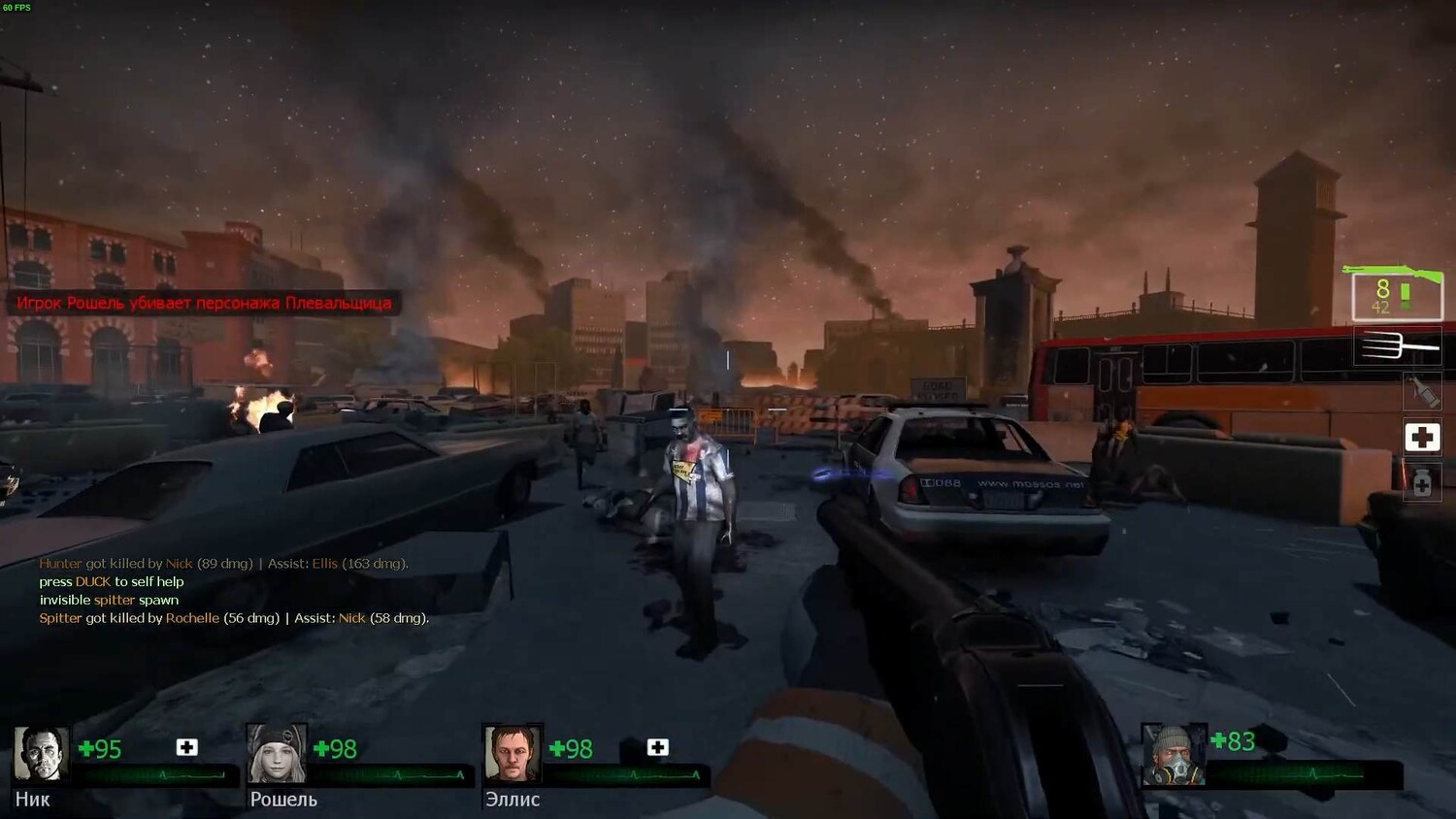
Task: Click your own gas-mask character portrait
Action: 1173,755
